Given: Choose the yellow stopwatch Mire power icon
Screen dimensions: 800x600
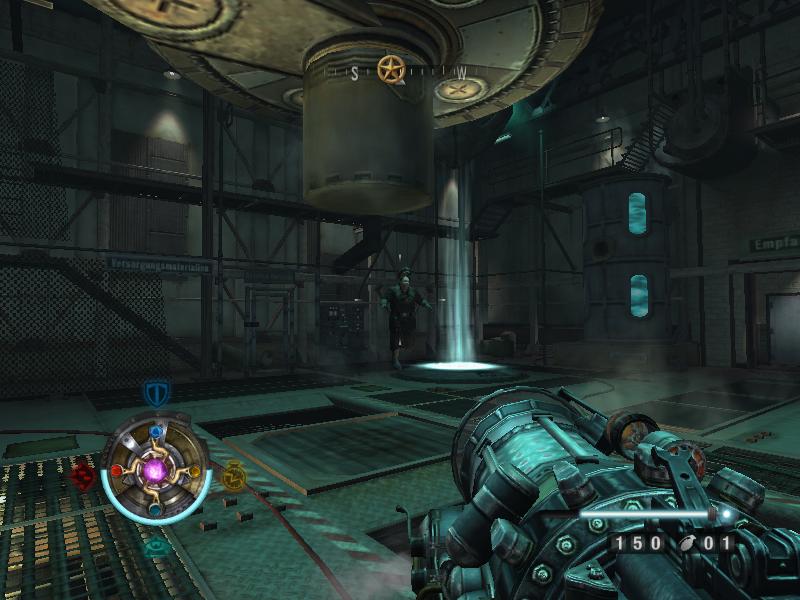Looking at the screenshot, I should 233,475.
